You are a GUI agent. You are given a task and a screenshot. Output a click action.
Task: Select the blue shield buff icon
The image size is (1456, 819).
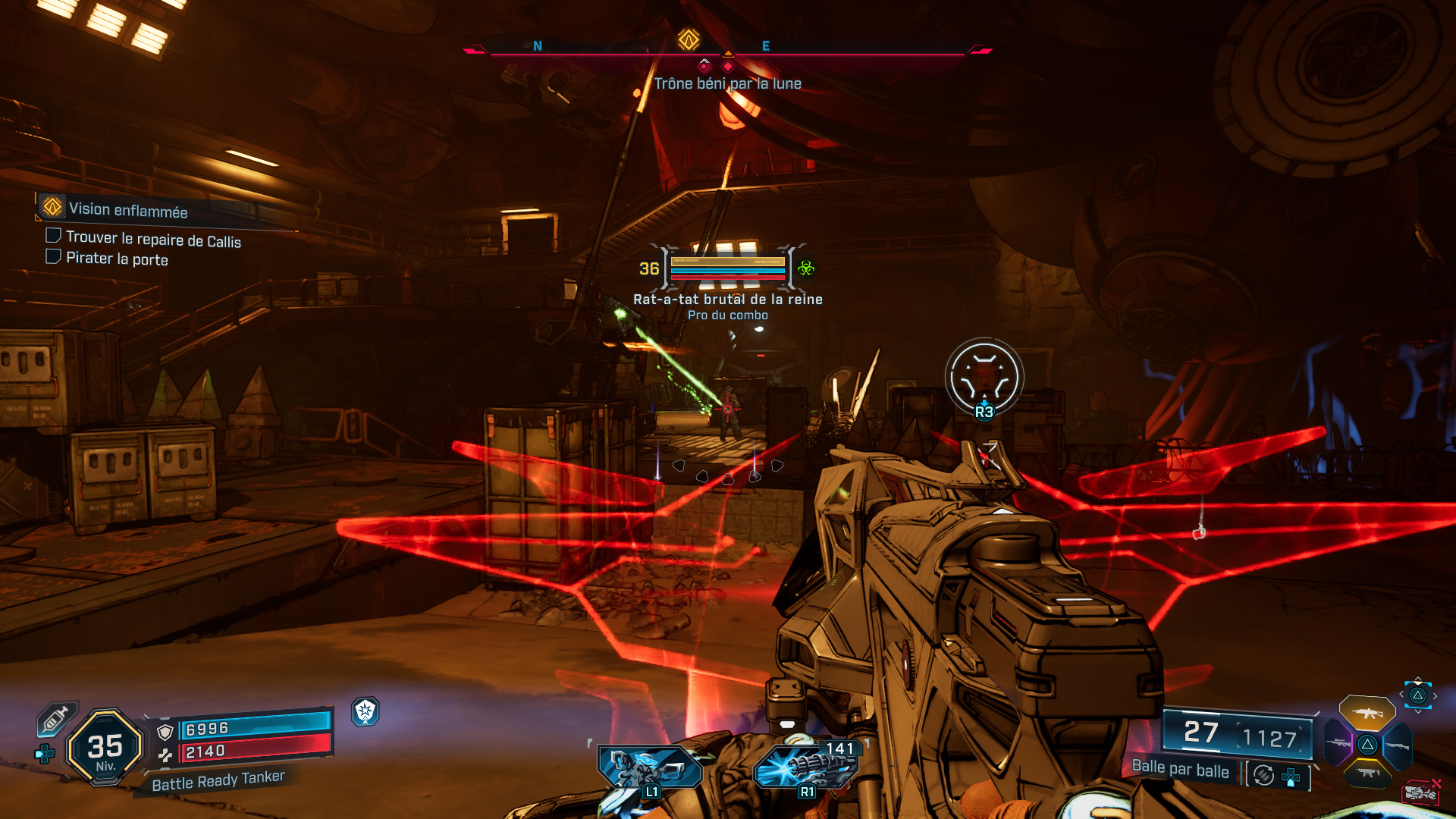[x=366, y=711]
